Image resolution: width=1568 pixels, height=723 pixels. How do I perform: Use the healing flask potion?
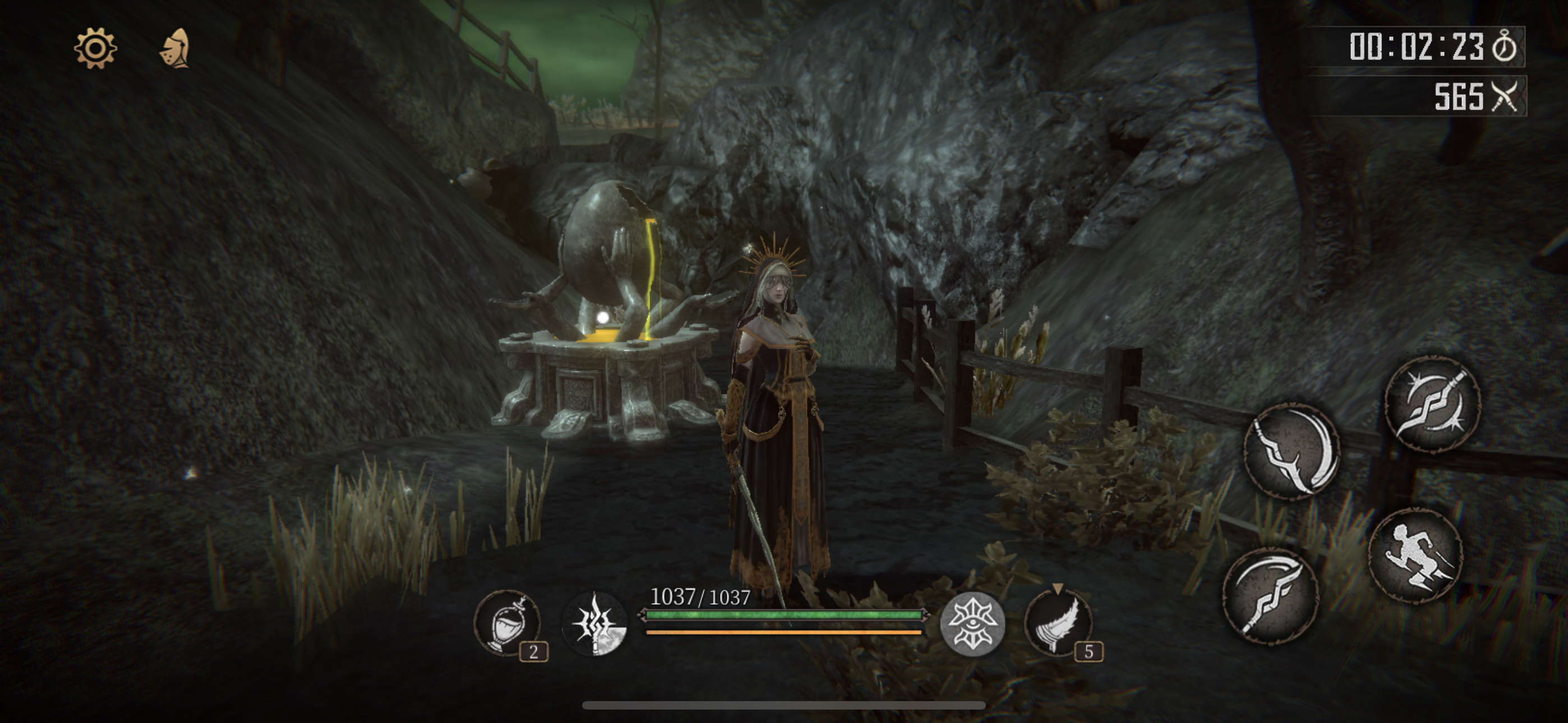click(506, 623)
